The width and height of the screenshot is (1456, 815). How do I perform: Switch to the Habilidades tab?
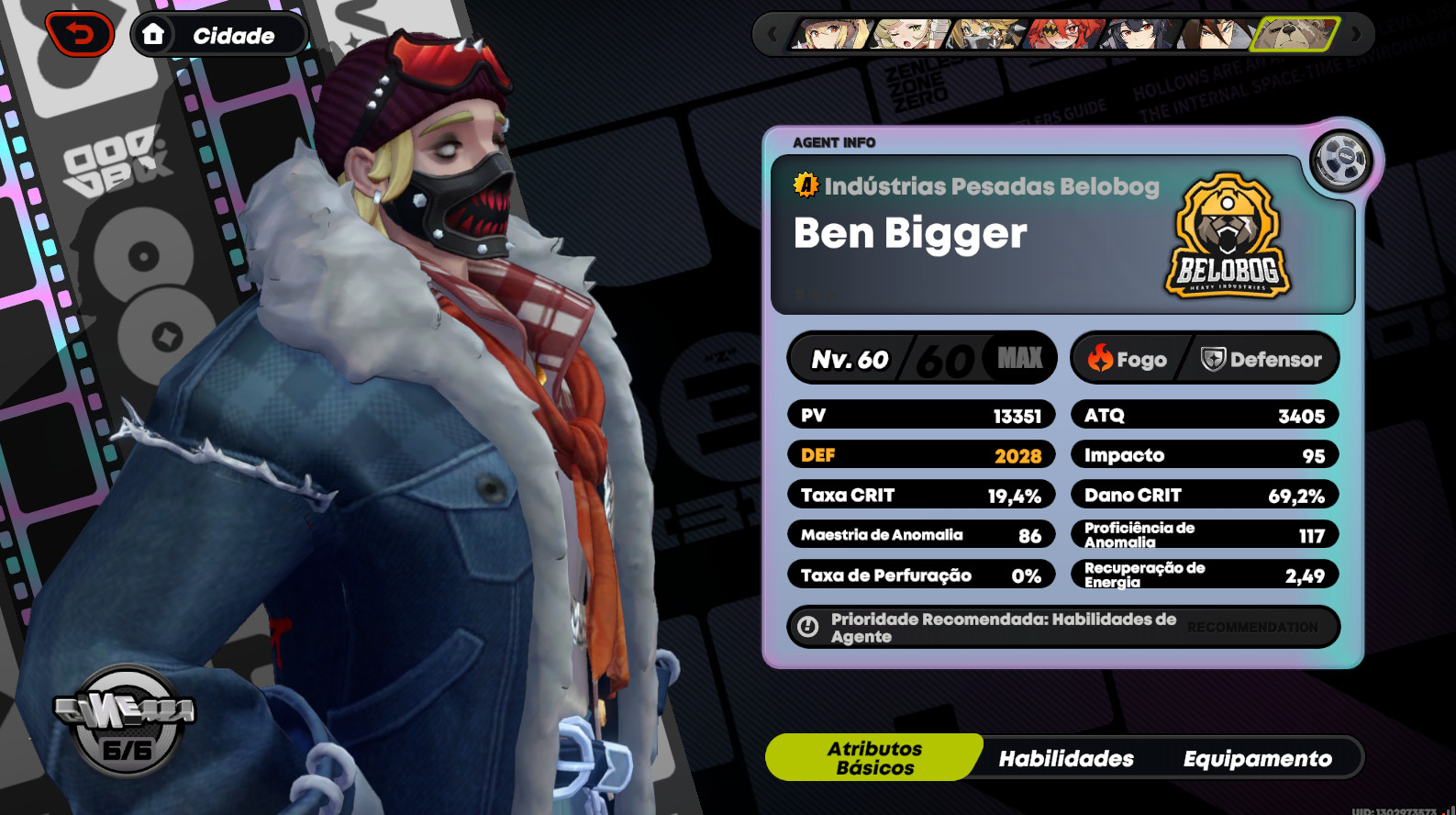point(1066,758)
